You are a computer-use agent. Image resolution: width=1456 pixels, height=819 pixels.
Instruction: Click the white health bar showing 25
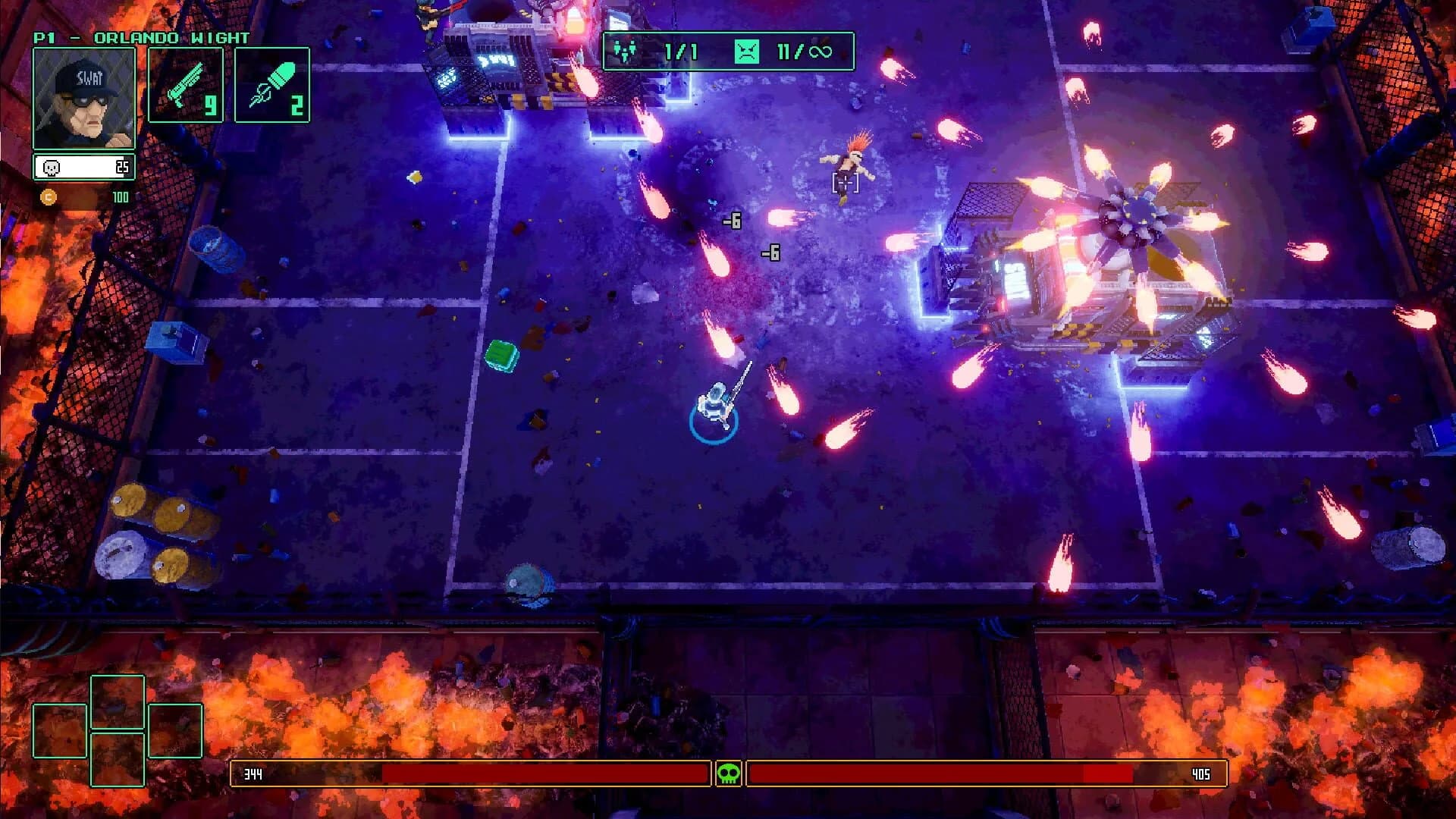point(83,166)
